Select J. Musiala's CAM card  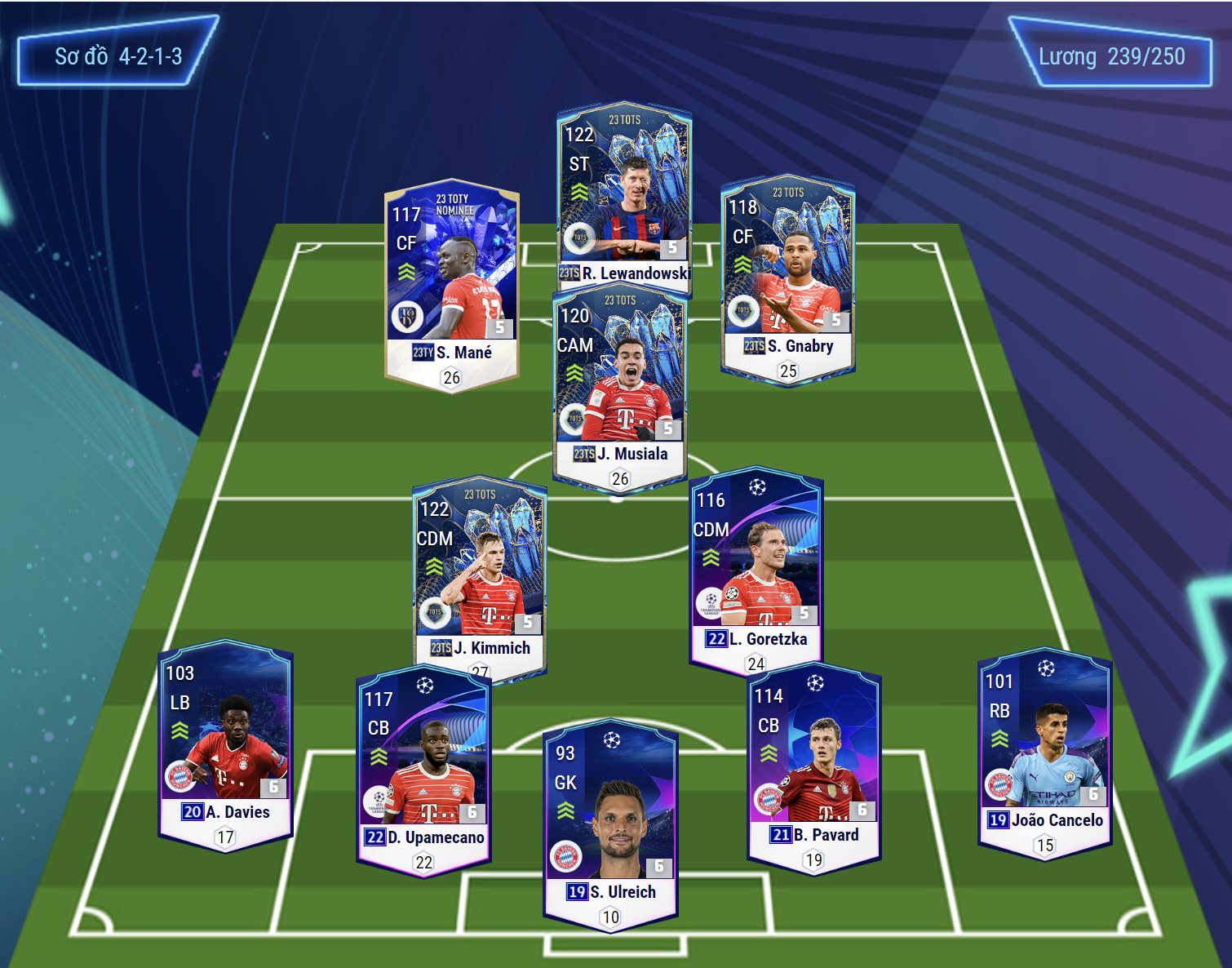[x=620, y=384]
